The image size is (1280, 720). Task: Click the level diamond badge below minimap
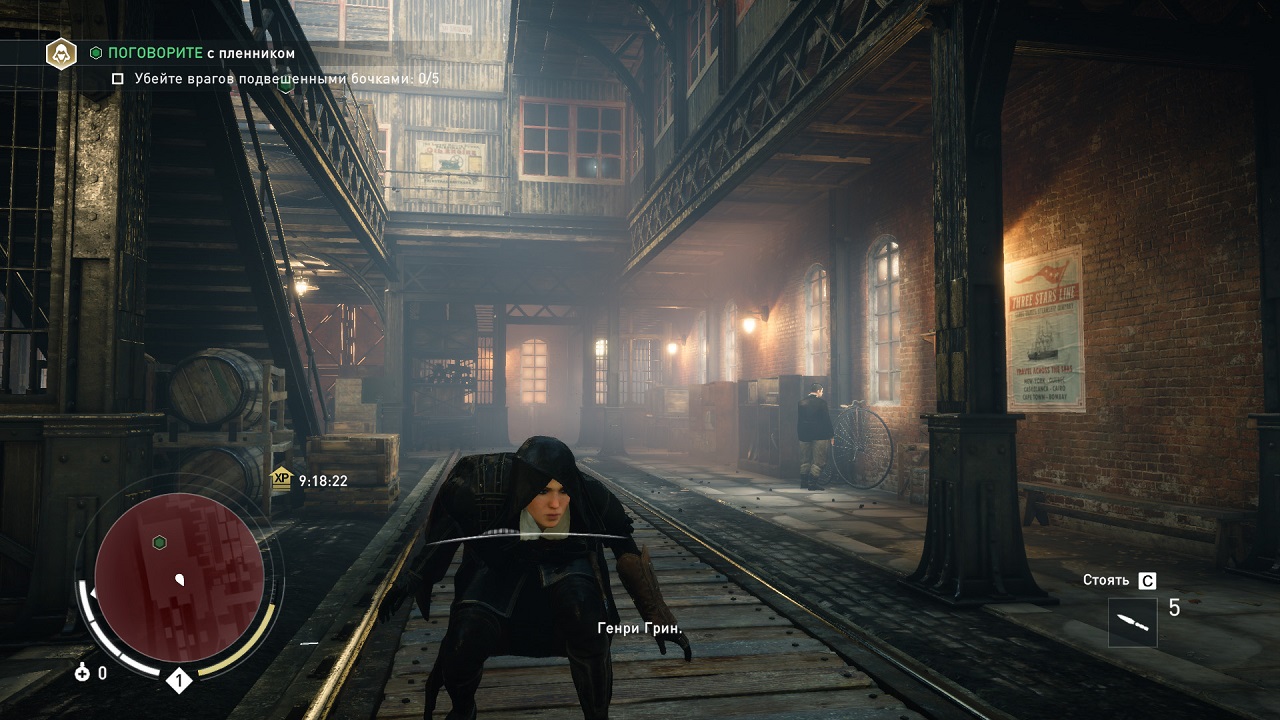coord(178,682)
